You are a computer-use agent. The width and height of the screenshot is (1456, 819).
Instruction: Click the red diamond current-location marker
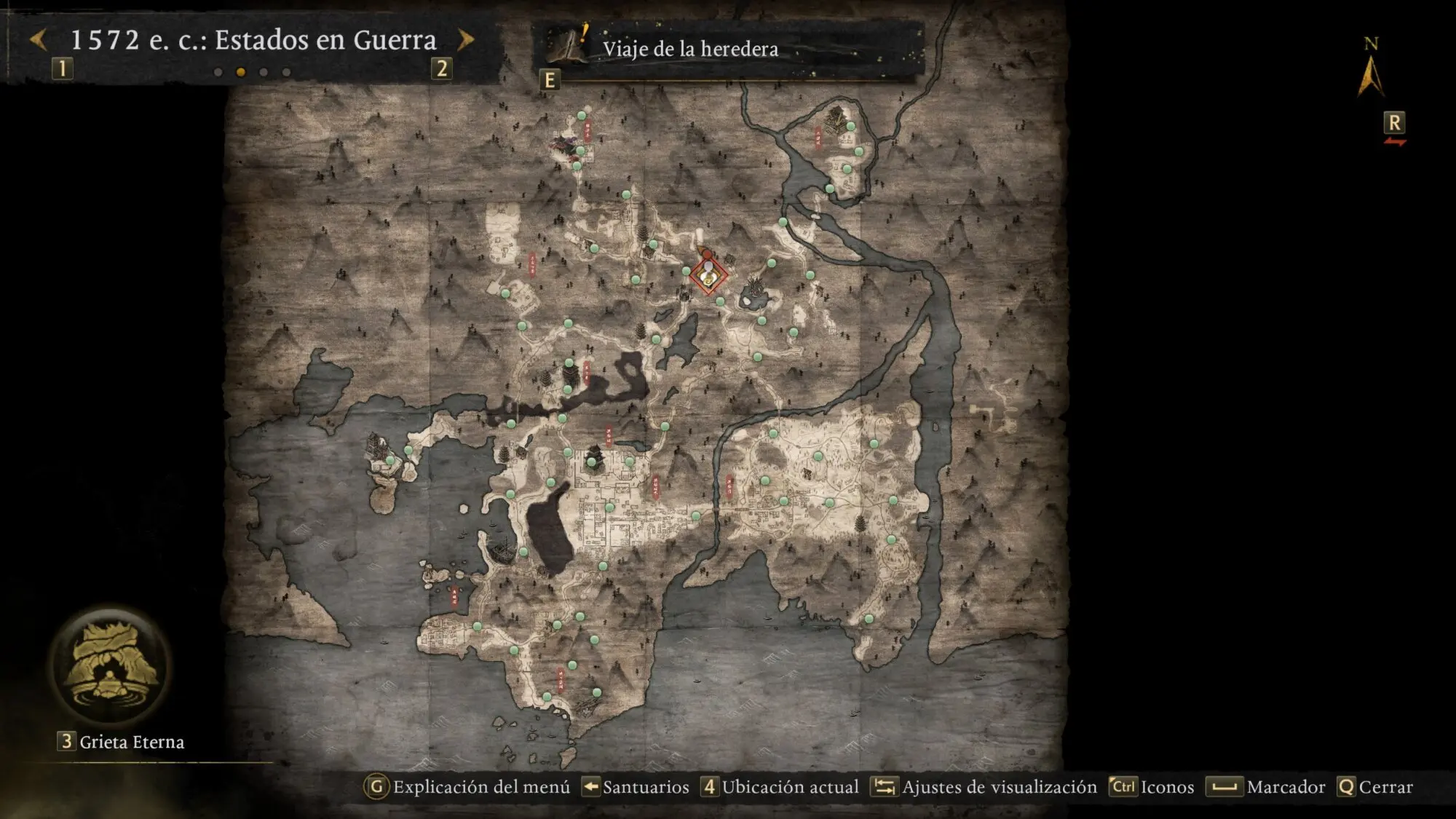[708, 276]
